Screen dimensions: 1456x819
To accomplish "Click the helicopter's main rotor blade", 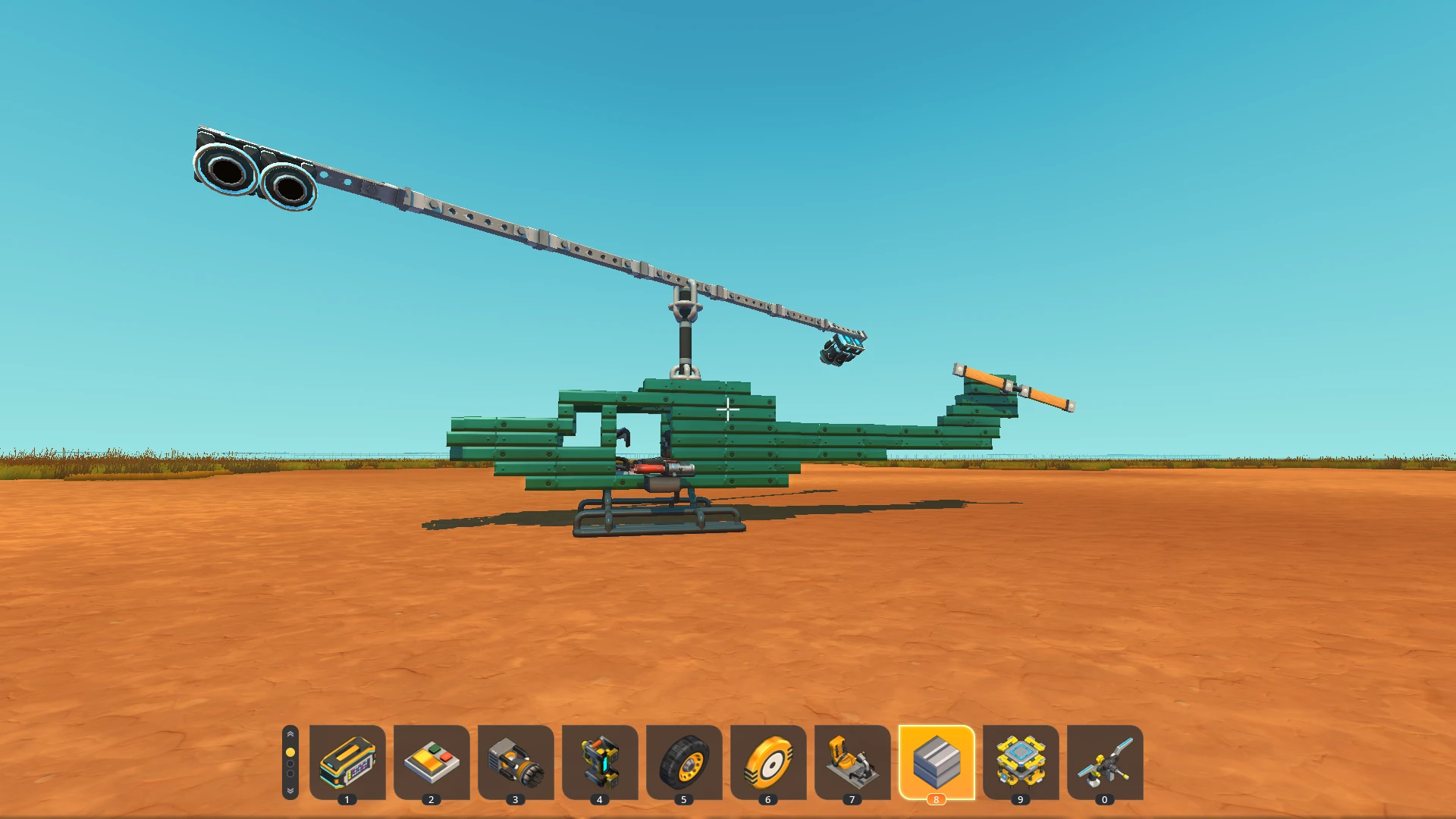I will 531,235.
